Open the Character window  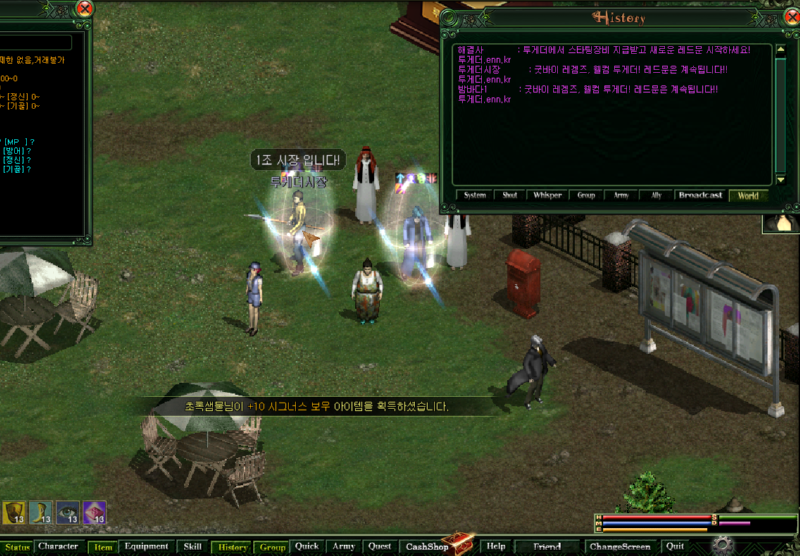[x=58, y=547]
